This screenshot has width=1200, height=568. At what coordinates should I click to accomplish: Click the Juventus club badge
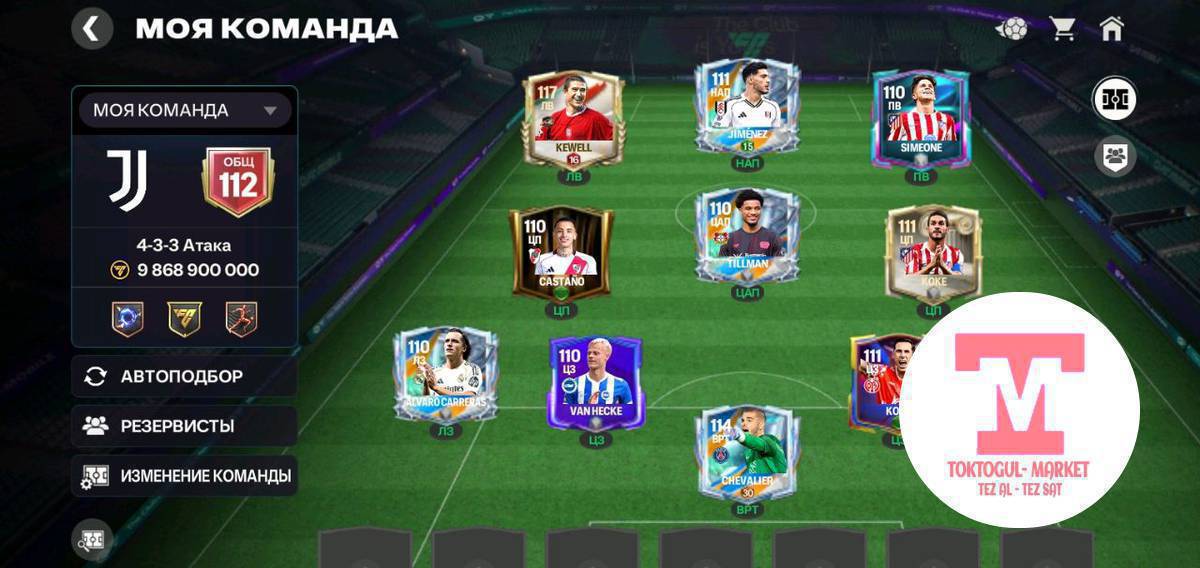pyautogui.click(x=128, y=180)
